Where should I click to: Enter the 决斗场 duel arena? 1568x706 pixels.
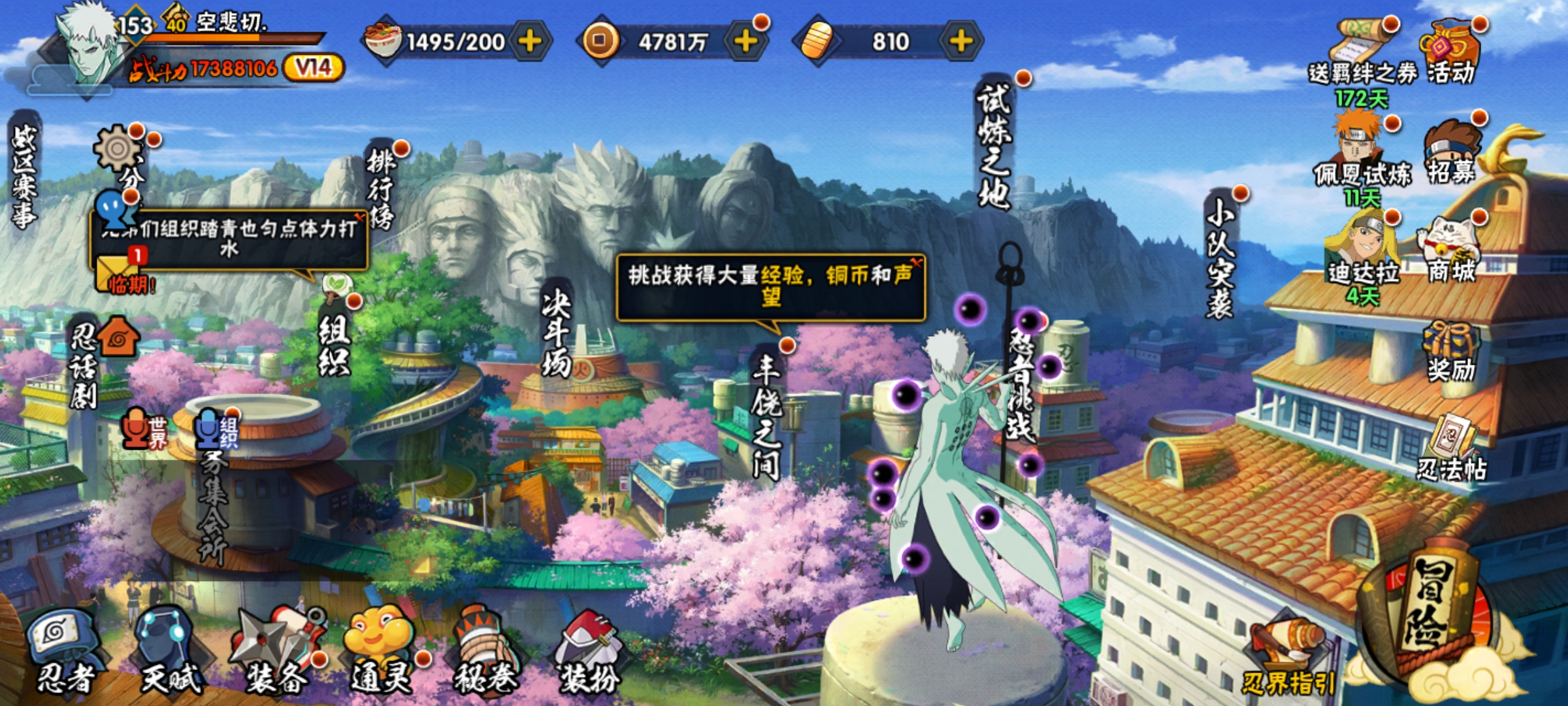556,333
